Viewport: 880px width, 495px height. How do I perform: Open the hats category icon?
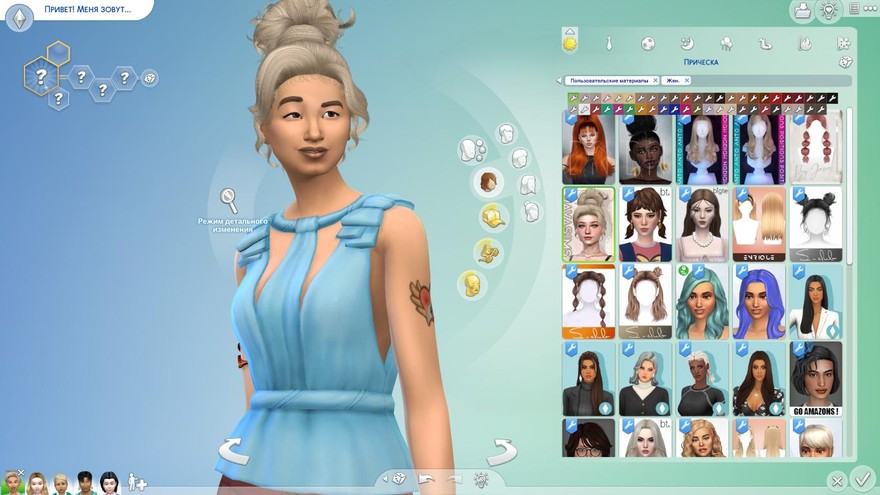(x=492, y=216)
